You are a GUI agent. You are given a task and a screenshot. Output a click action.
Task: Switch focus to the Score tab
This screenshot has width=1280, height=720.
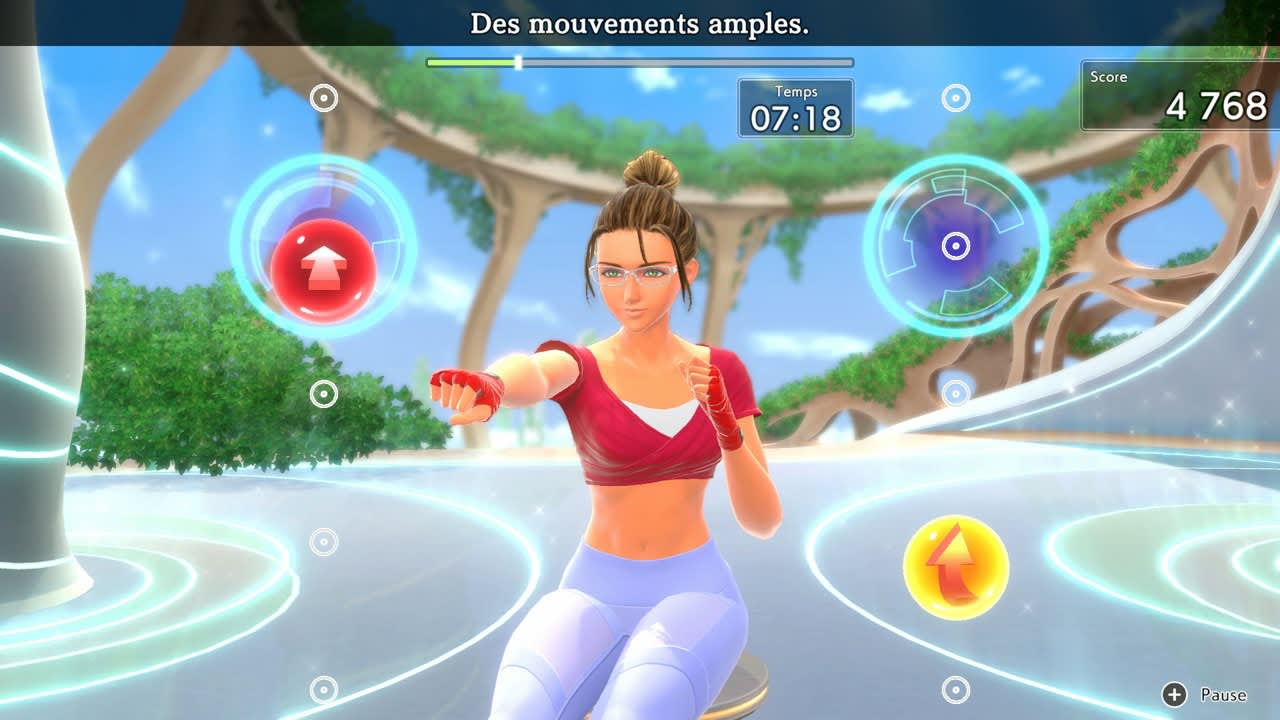[1112, 76]
